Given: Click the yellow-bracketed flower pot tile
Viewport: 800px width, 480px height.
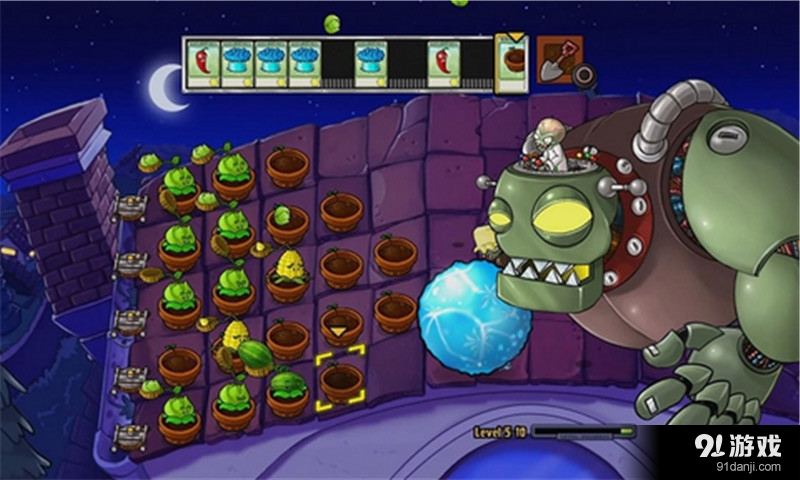Looking at the screenshot, I should point(341,382).
